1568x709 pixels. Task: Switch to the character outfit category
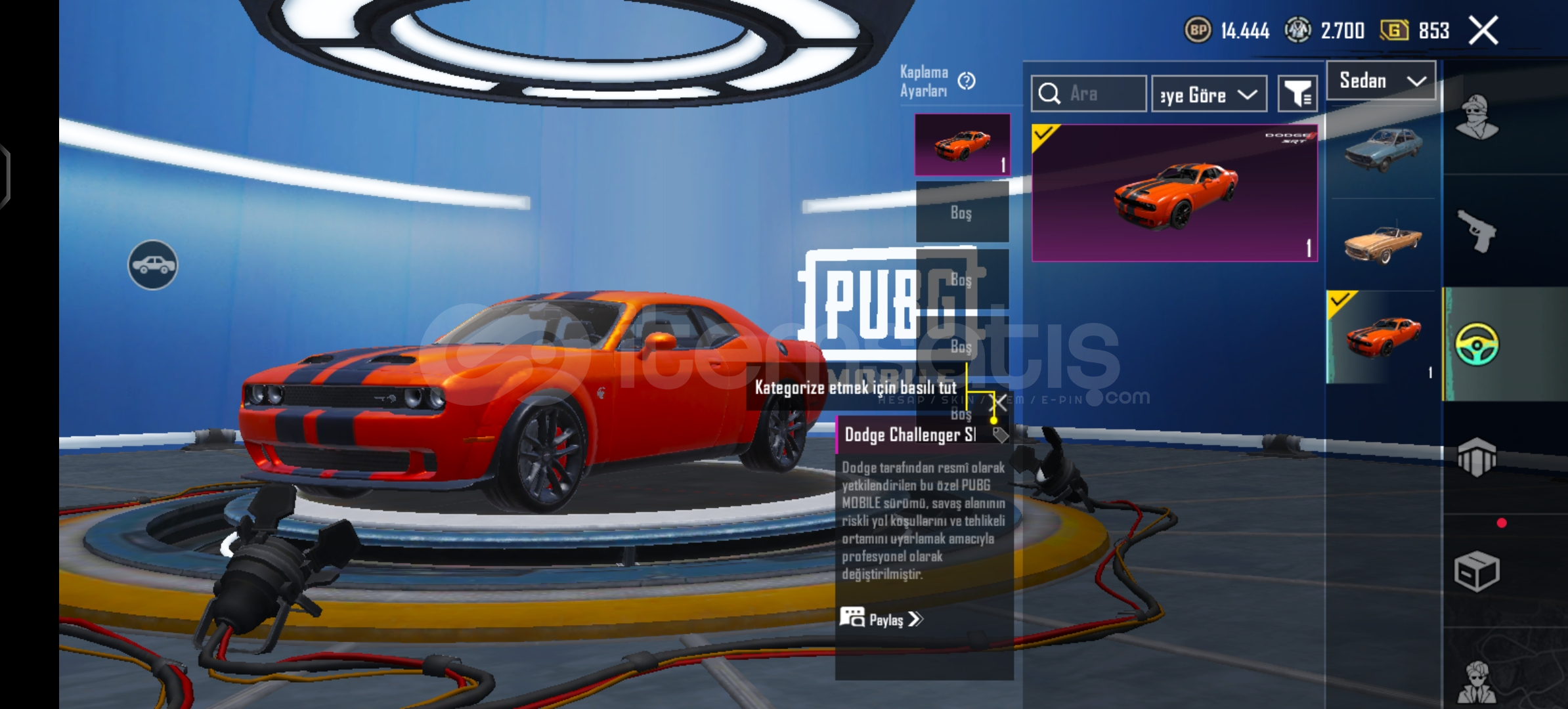pyautogui.click(x=1477, y=118)
